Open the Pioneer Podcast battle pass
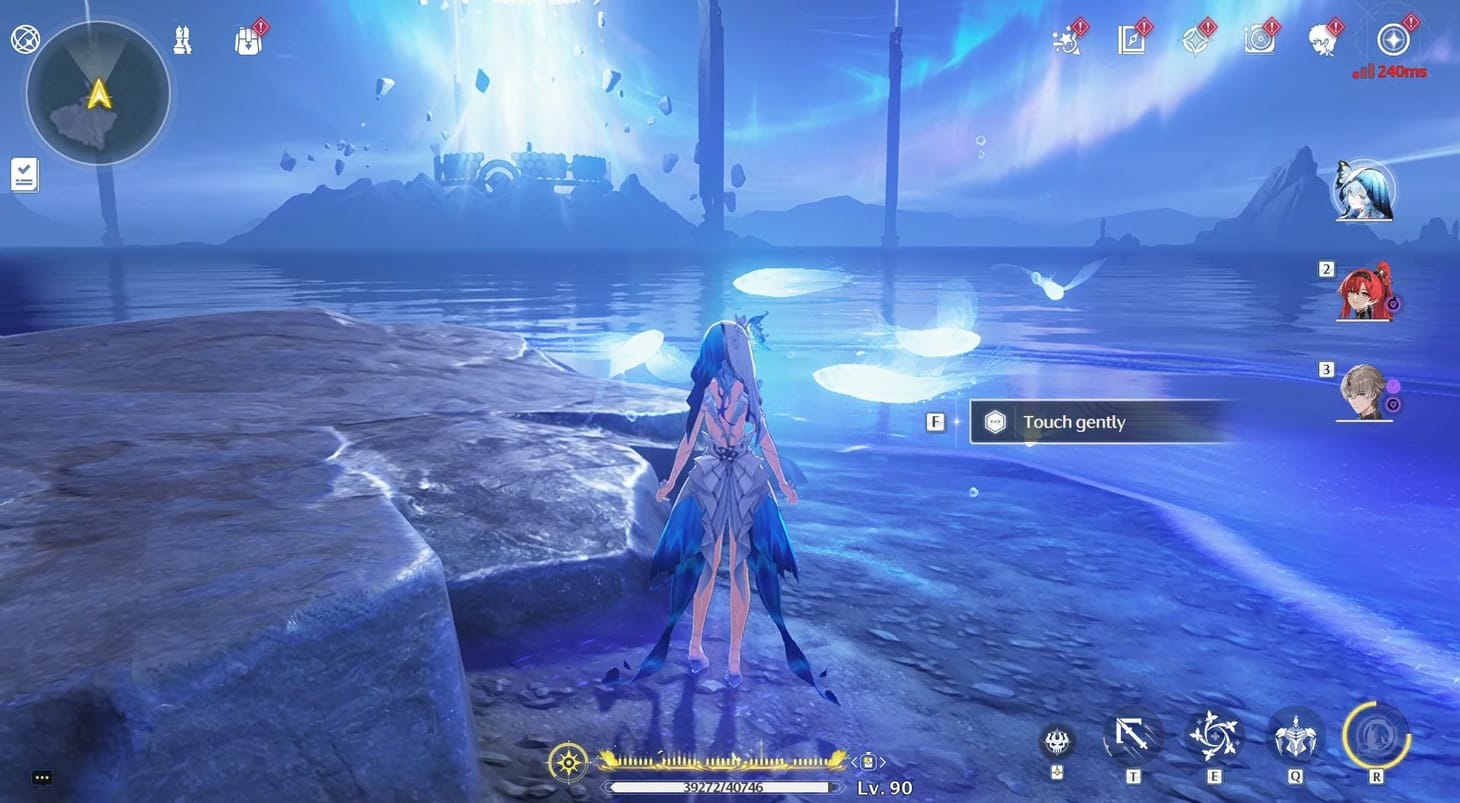The height and width of the screenshot is (803, 1460). [1259, 40]
